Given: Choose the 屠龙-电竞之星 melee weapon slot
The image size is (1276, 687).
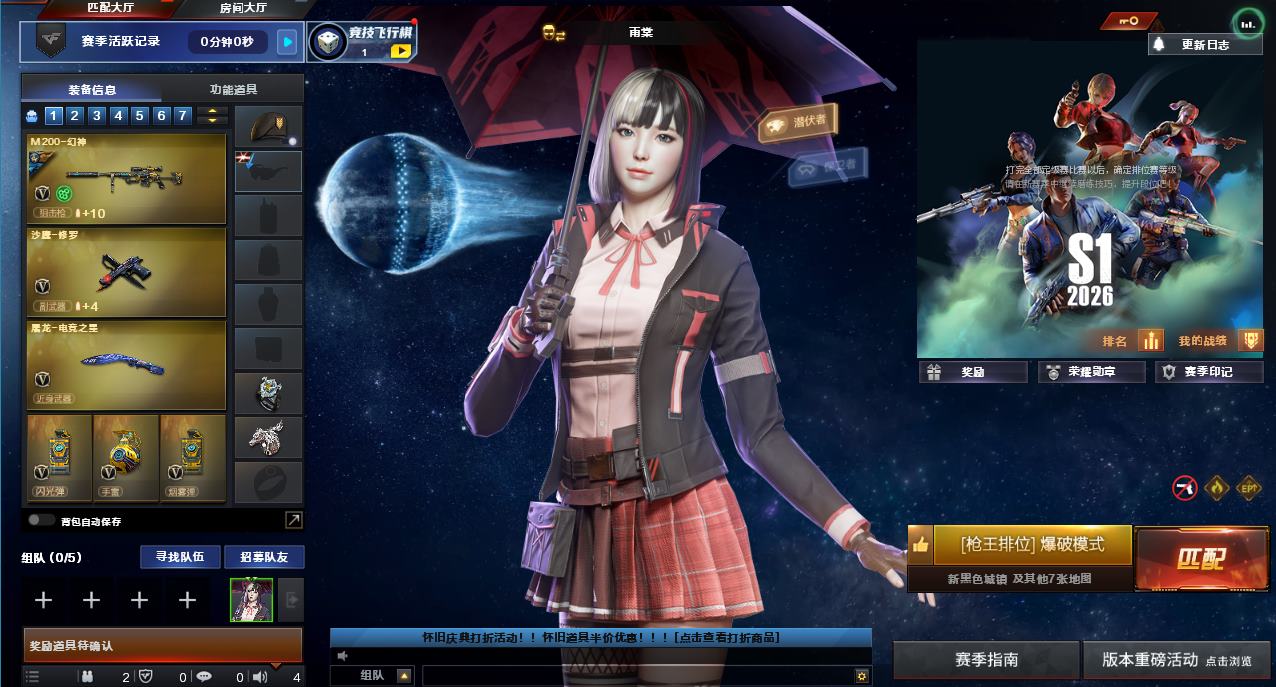Looking at the screenshot, I should pyautogui.click(x=127, y=364).
